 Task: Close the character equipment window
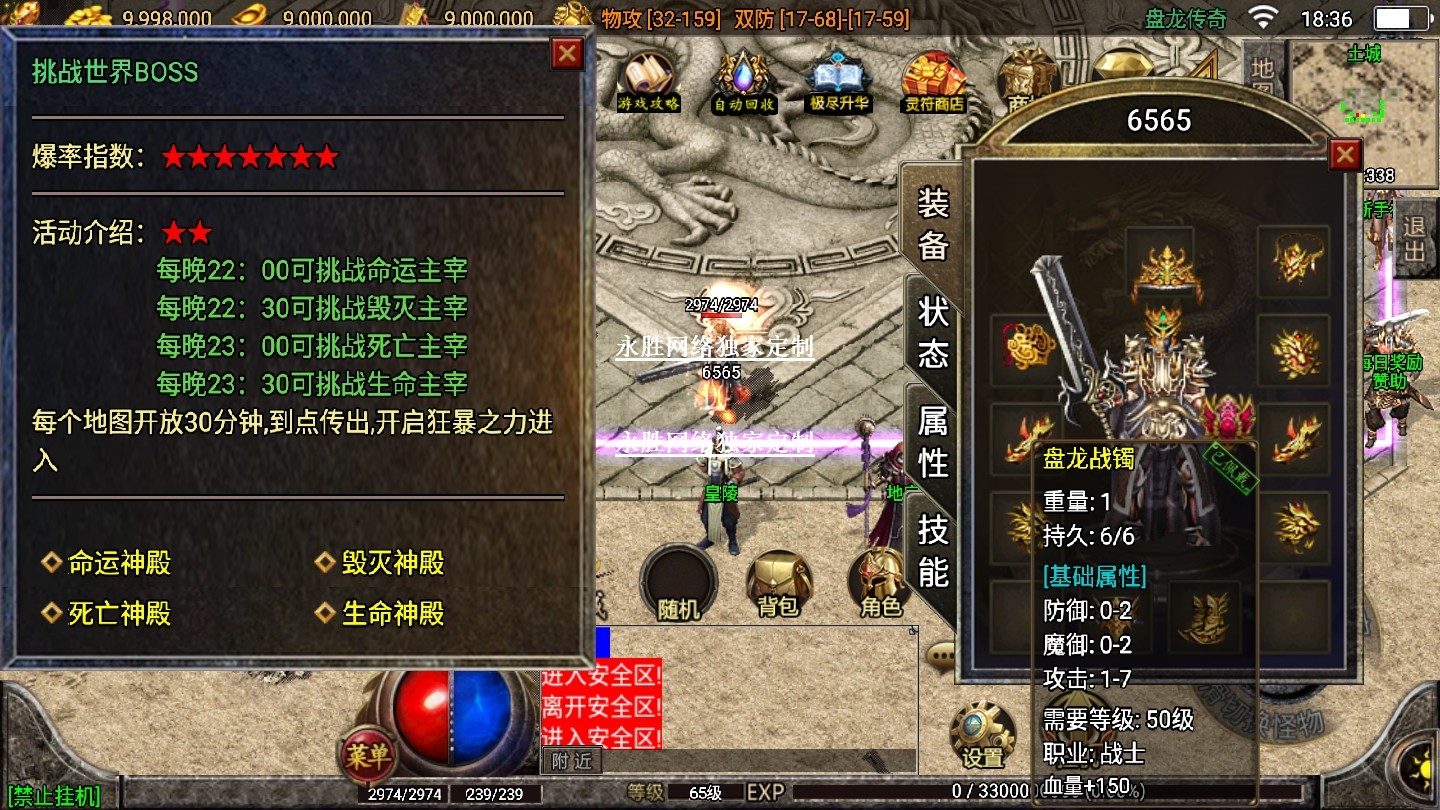point(1345,154)
